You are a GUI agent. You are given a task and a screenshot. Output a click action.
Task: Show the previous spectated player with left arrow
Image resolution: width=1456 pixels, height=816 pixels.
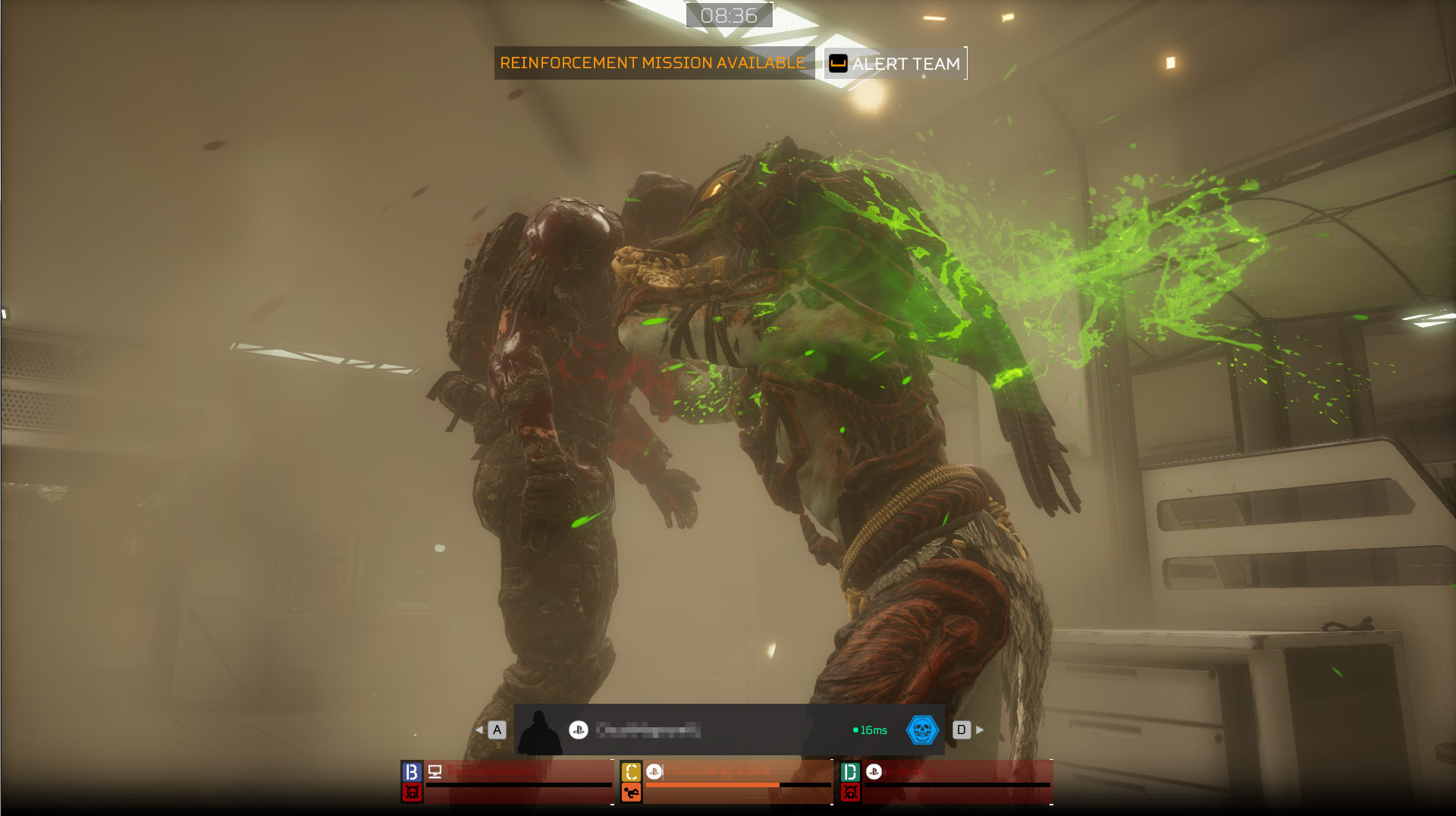pos(479,730)
